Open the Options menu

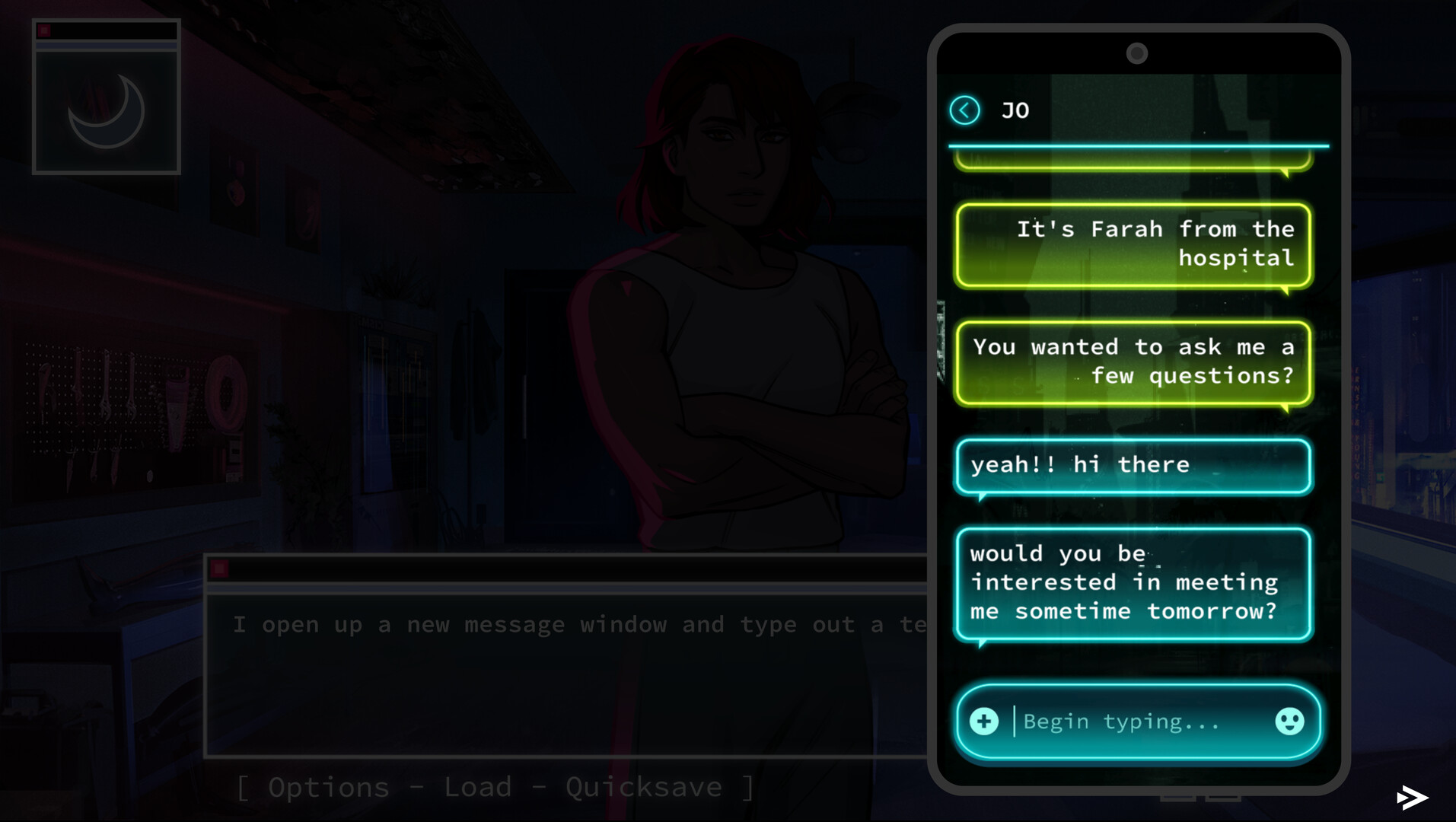(331, 786)
